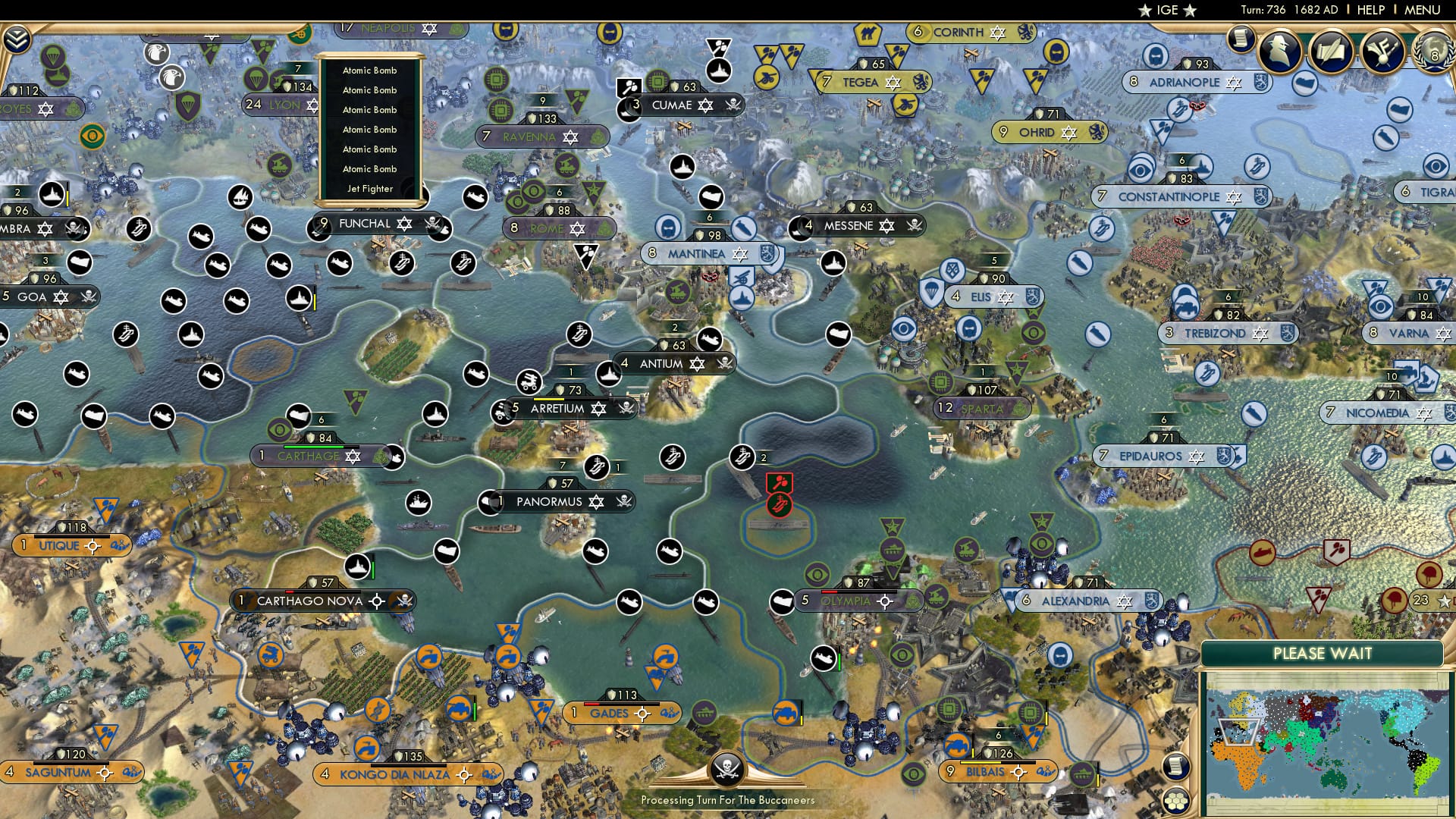Screen dimensions: 1456x819
Task: Open the Diplomacy overview scroll-and-quill icon
Action: 1332,52
